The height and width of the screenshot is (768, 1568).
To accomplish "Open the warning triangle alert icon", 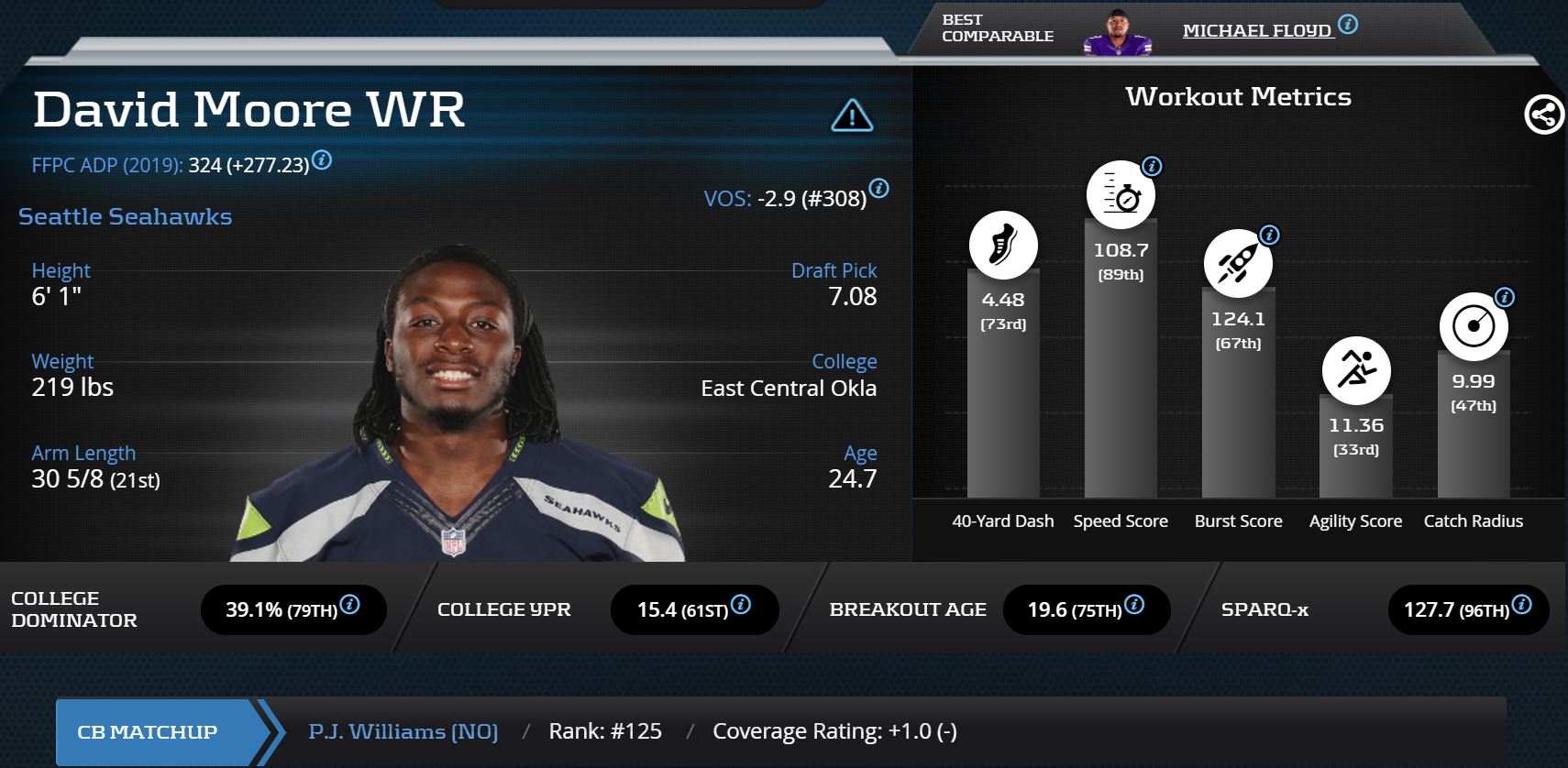I will point(851,116).
